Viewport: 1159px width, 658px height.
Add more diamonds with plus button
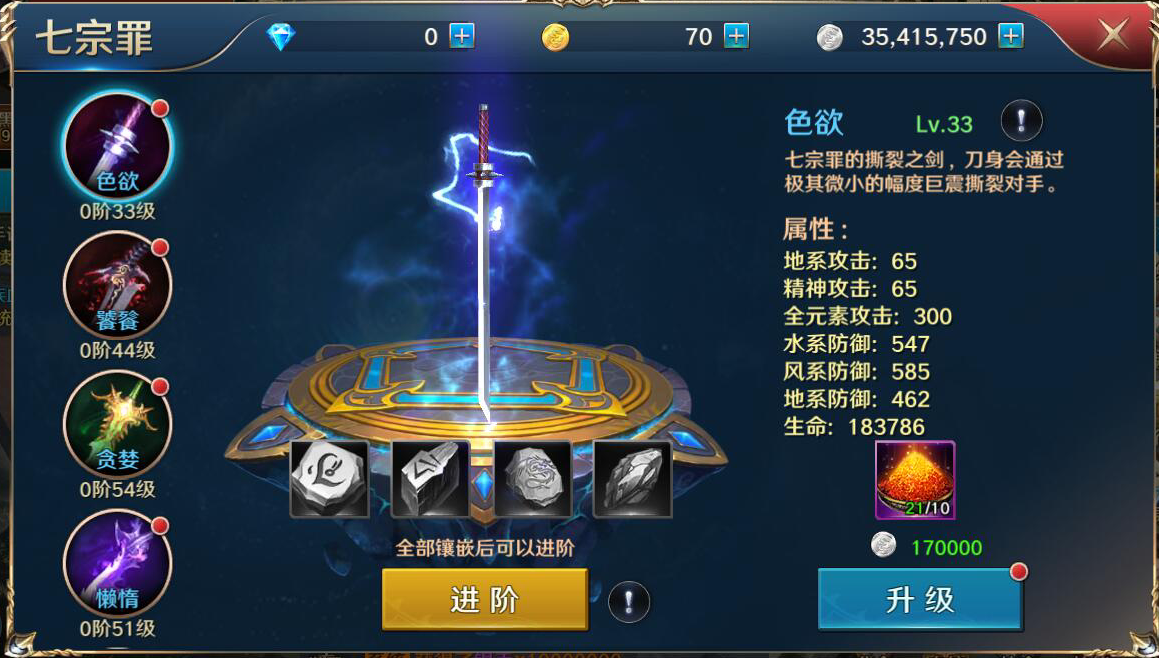pos(462,37)
